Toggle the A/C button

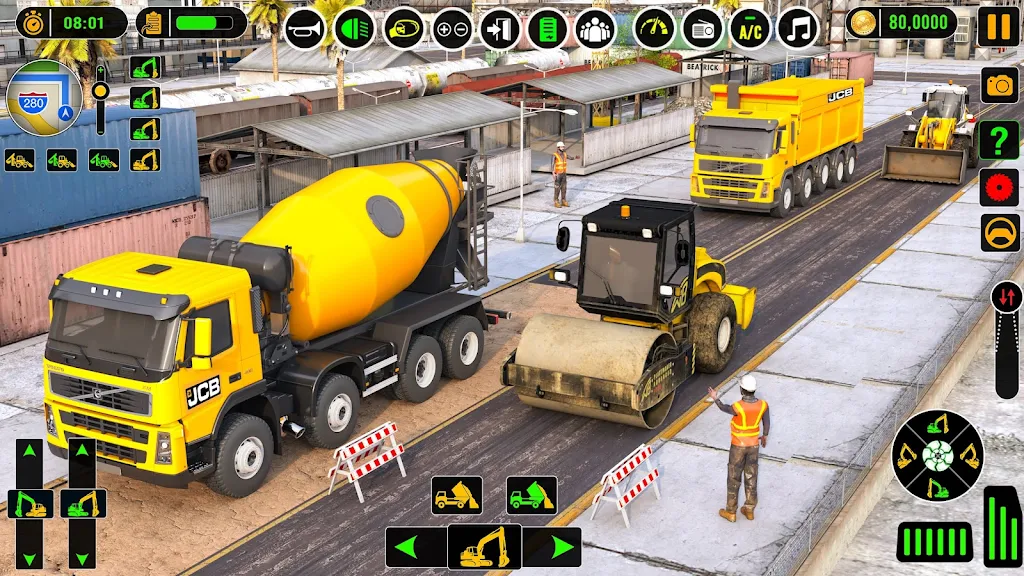(750, 28)
